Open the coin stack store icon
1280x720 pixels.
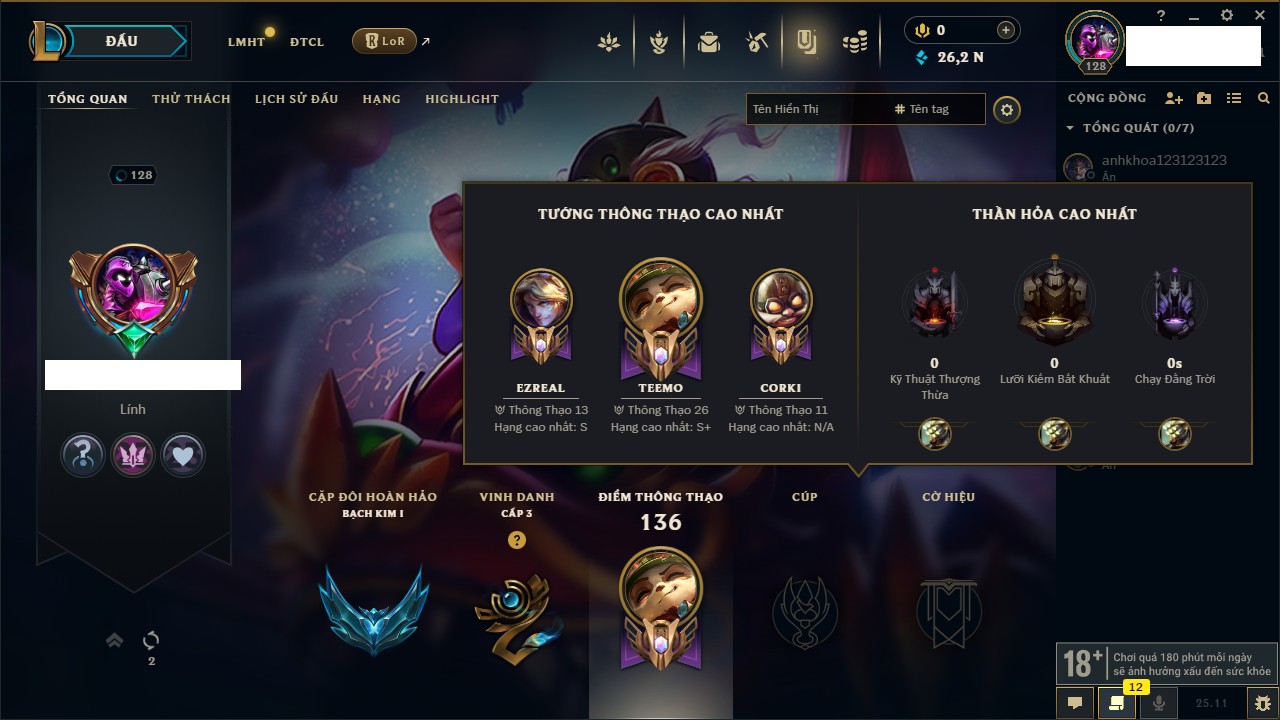(854, 42)
